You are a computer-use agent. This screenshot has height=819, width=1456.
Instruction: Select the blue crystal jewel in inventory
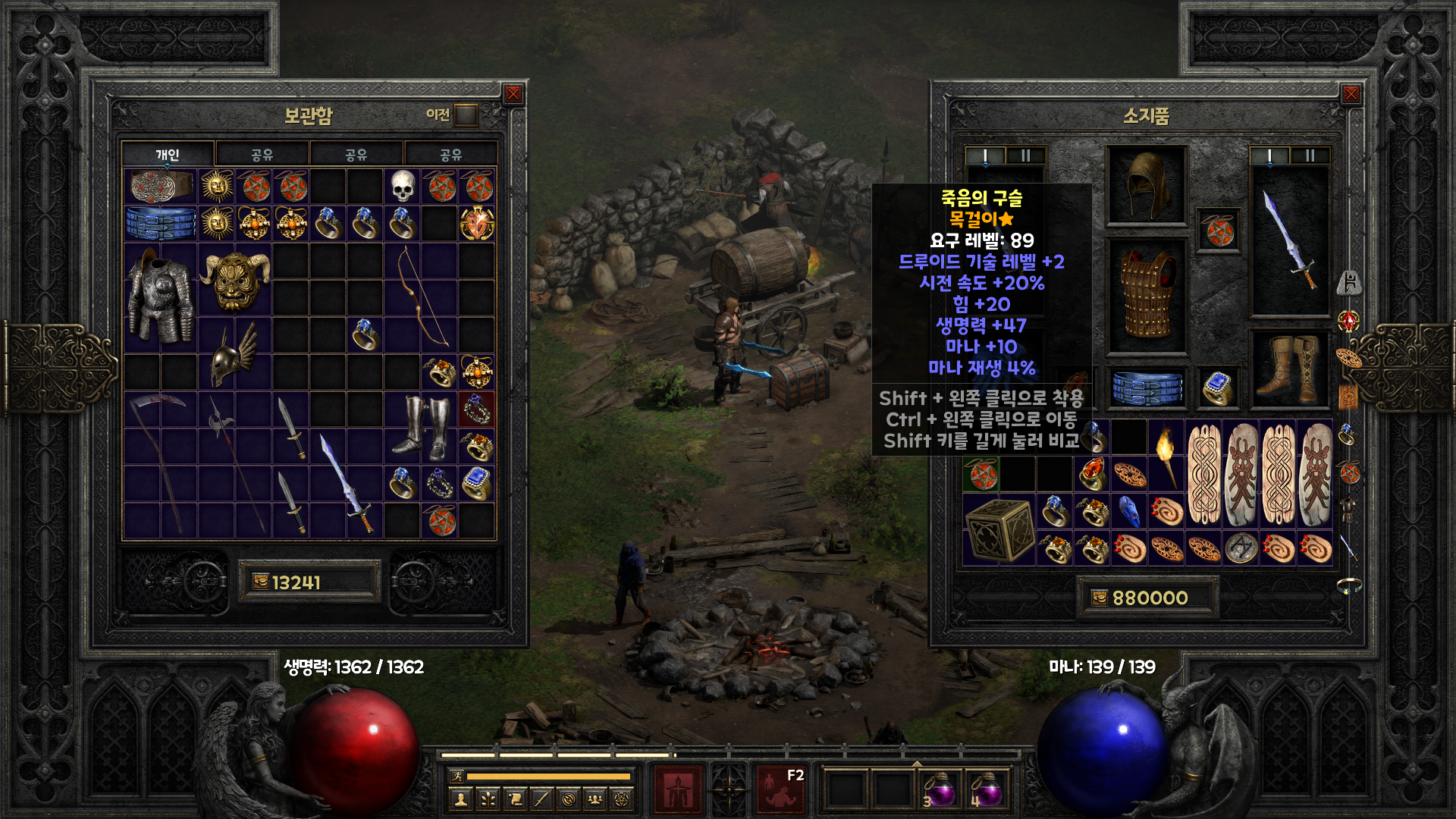1129,512
